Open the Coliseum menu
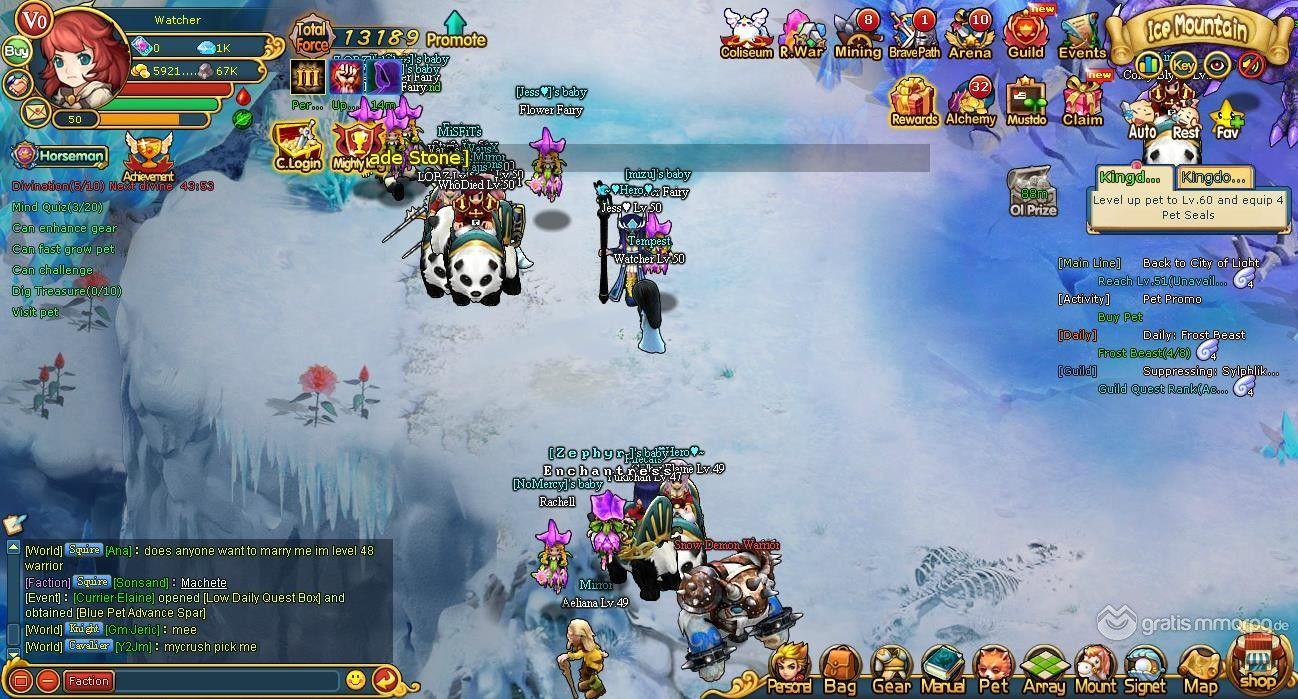The width and height of the screenshot is (1298, 699). [746, 34]
